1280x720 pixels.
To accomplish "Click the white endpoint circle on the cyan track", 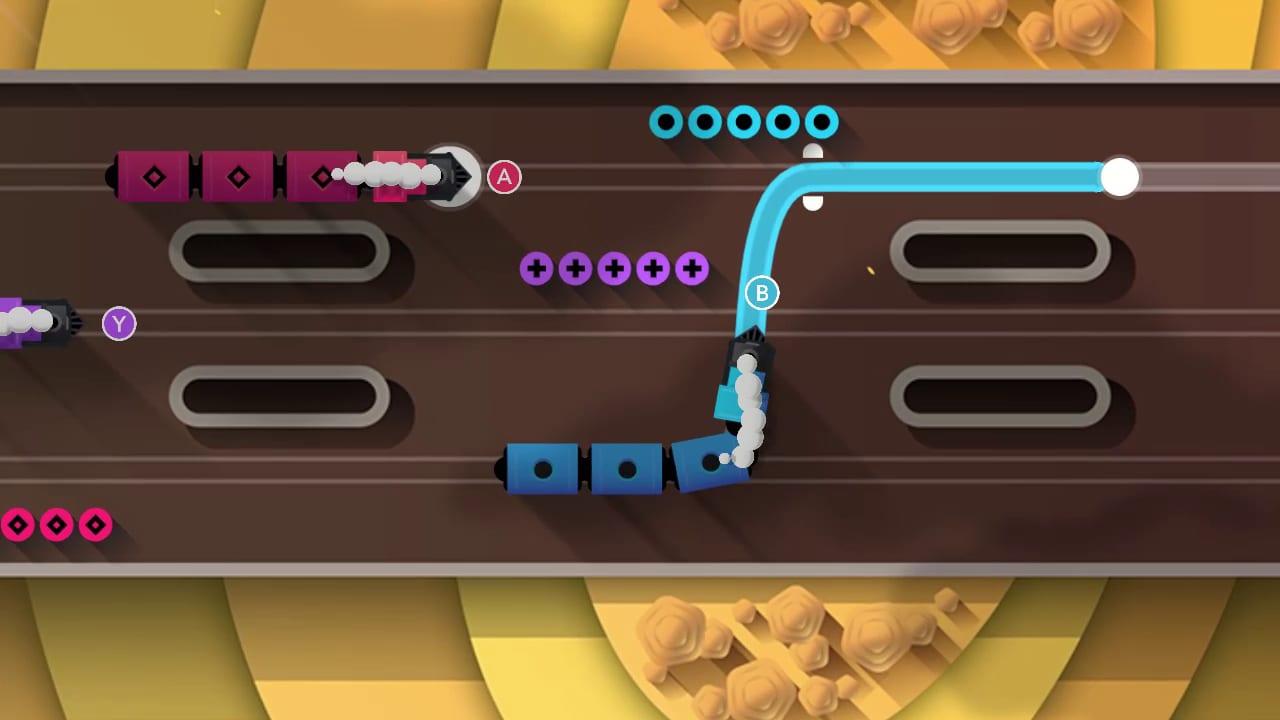I will 1120,176.
